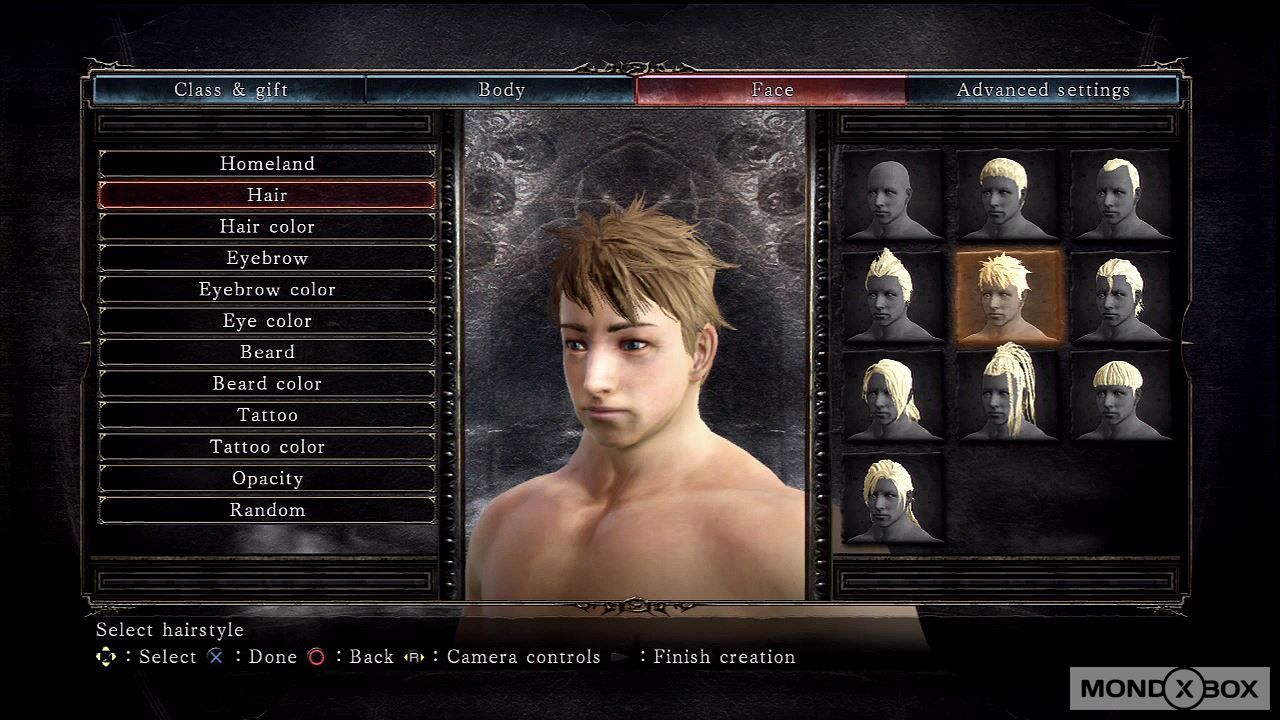The image size is (1280, 720).
Task: Select the highlighted spiky messy hairstyle
Action: click(1008, 297)
